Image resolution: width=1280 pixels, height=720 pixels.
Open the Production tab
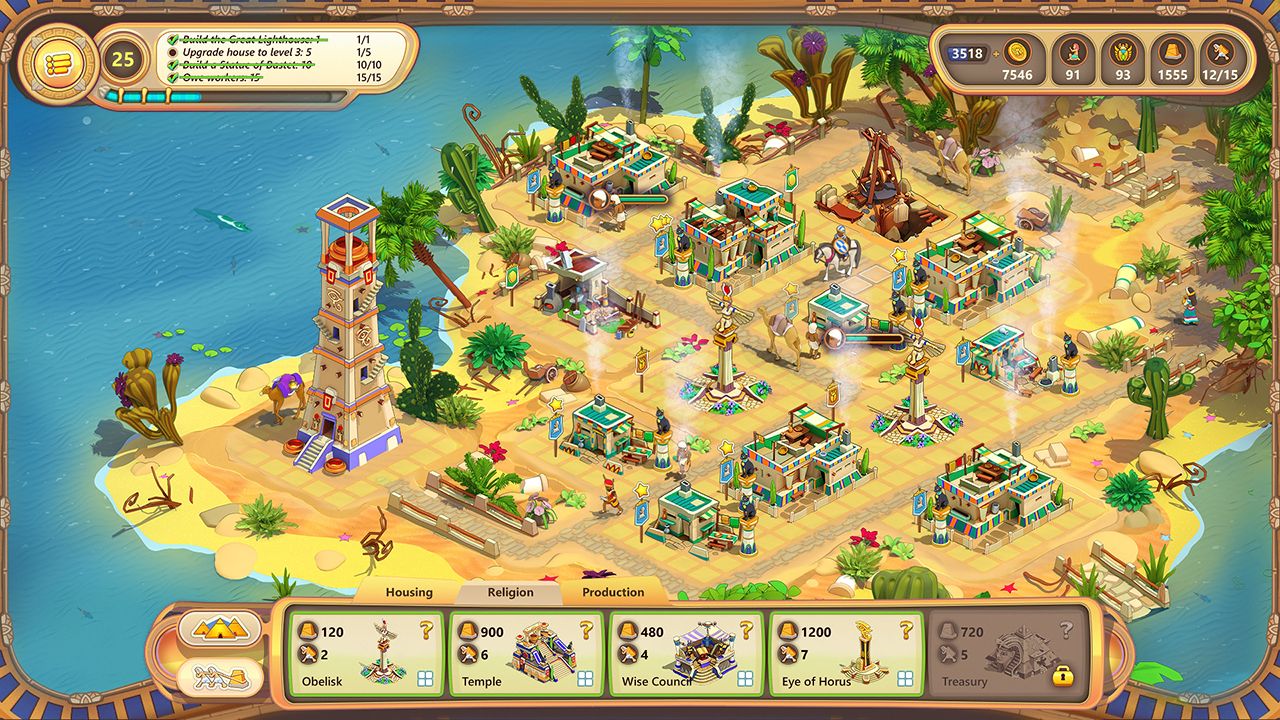(613, 592)
